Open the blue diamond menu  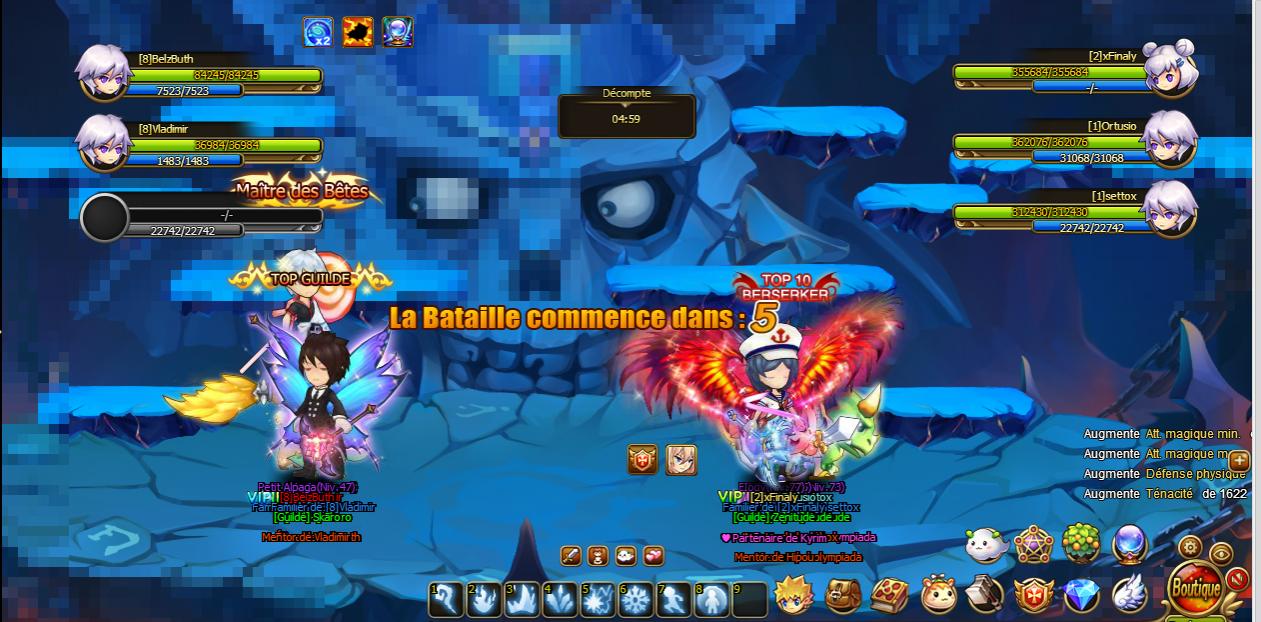[1081, 595]
